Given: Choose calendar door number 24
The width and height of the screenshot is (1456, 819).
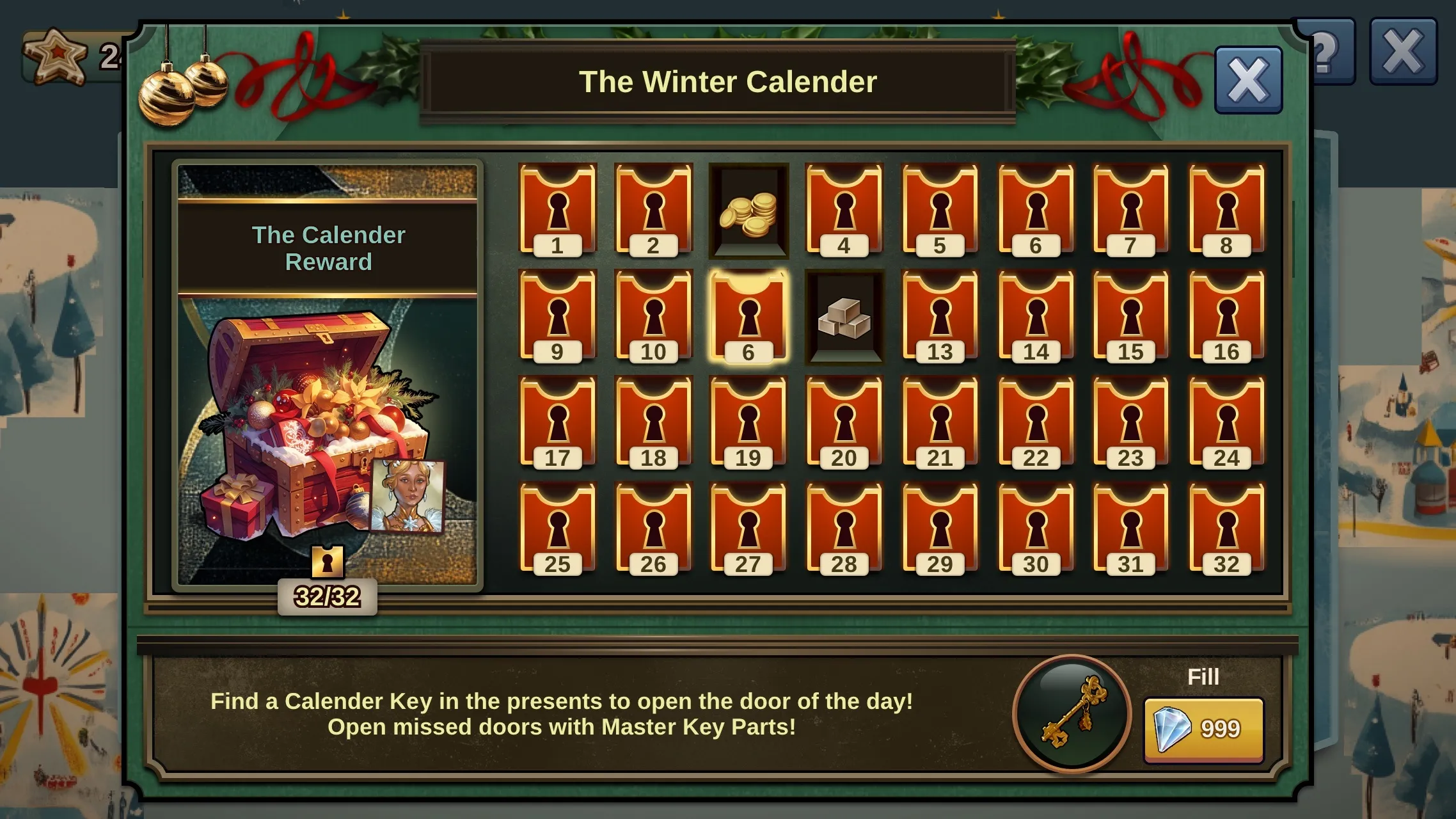Looking at the screenshot, I should (x=1226, y=423).
